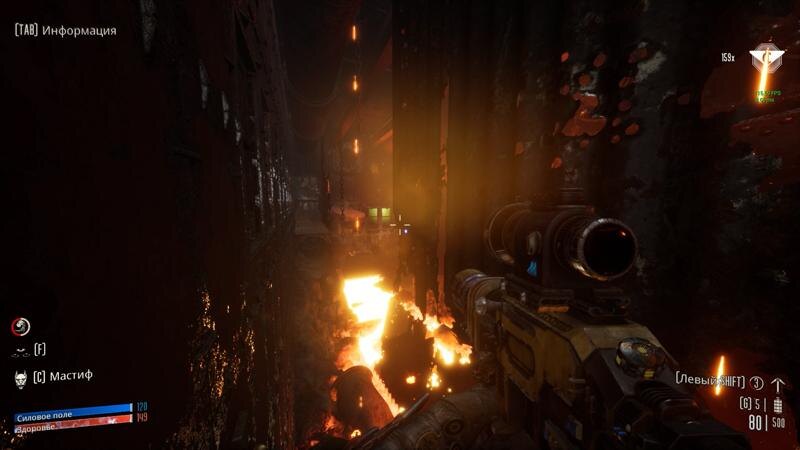Select the Mastiff dog head icon

(x=19, y=377)
